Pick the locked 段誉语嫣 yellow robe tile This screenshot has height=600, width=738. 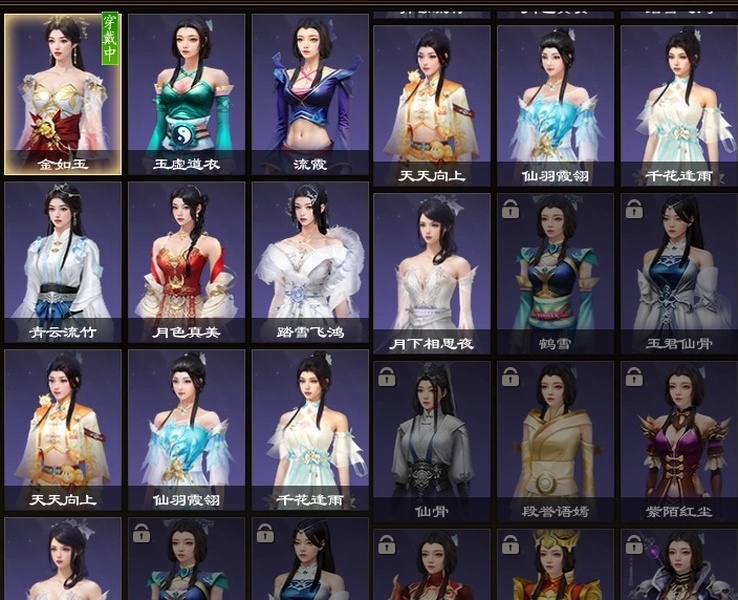555,441
